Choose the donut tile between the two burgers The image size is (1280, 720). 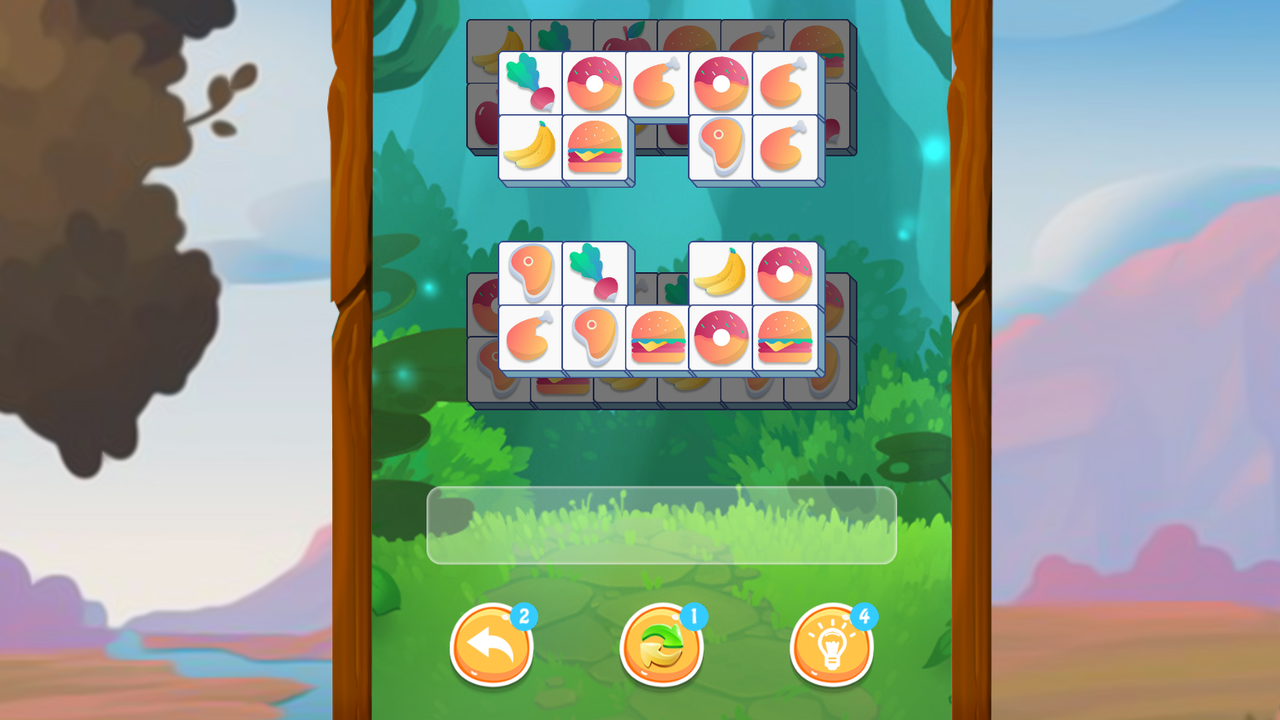click(x=723, y=340)
